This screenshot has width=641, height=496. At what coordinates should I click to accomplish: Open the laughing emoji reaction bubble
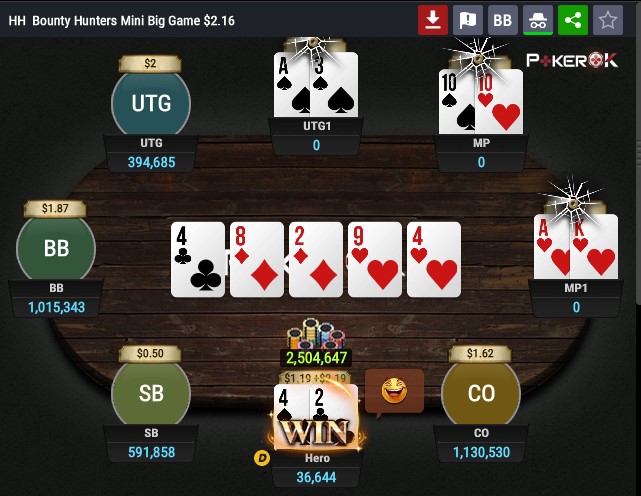coord(394,391)
